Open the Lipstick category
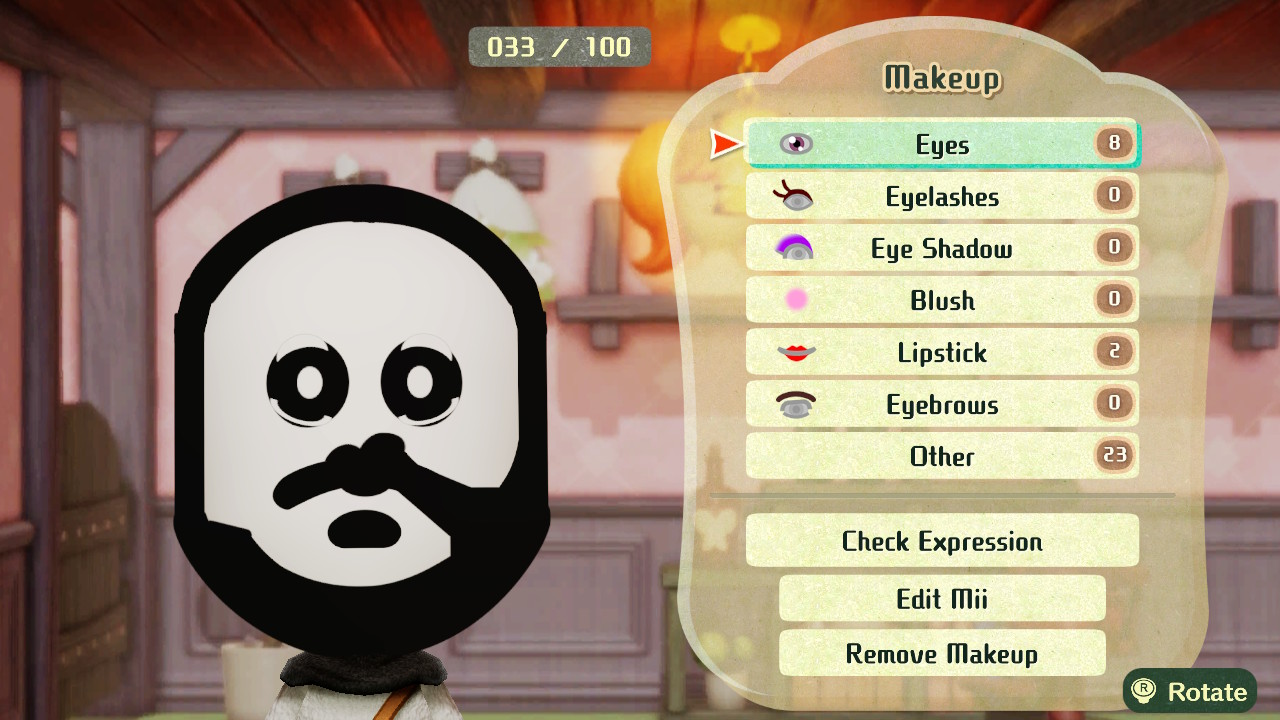Viewport: 1280px width, 720px height. pos(941,352)
